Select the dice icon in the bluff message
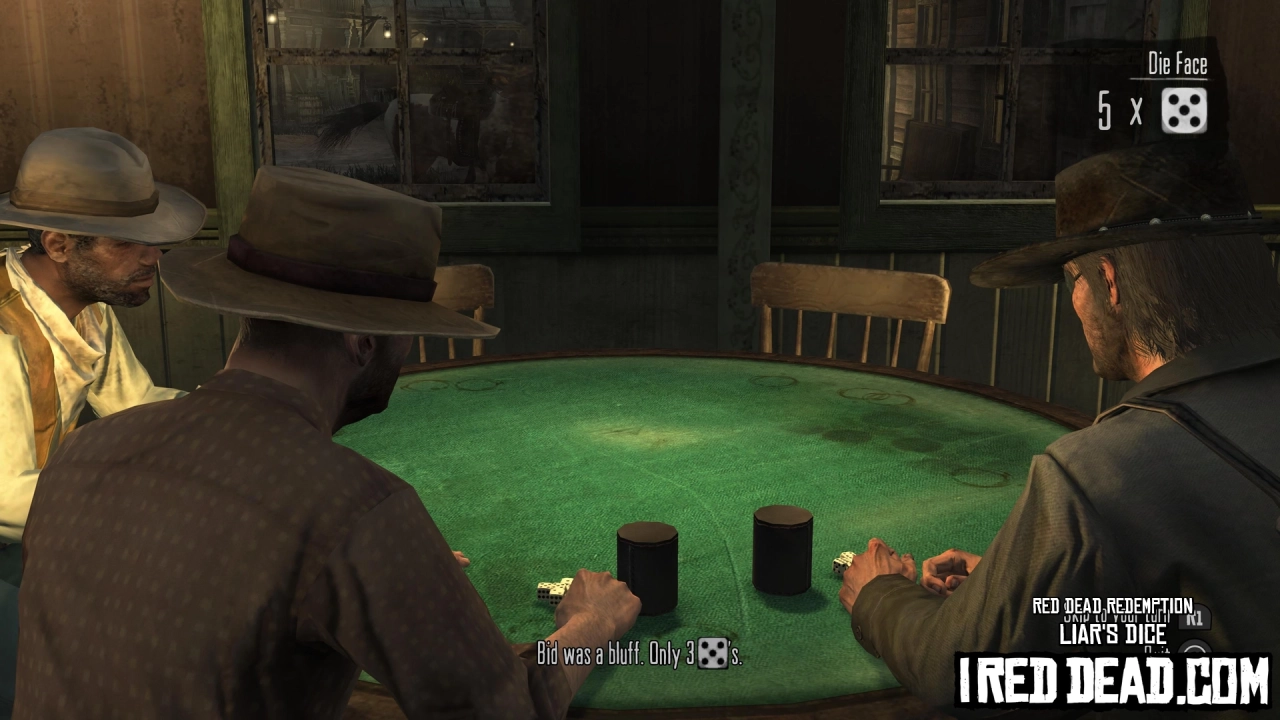1280x720 pixels. [x=714, y=656]
